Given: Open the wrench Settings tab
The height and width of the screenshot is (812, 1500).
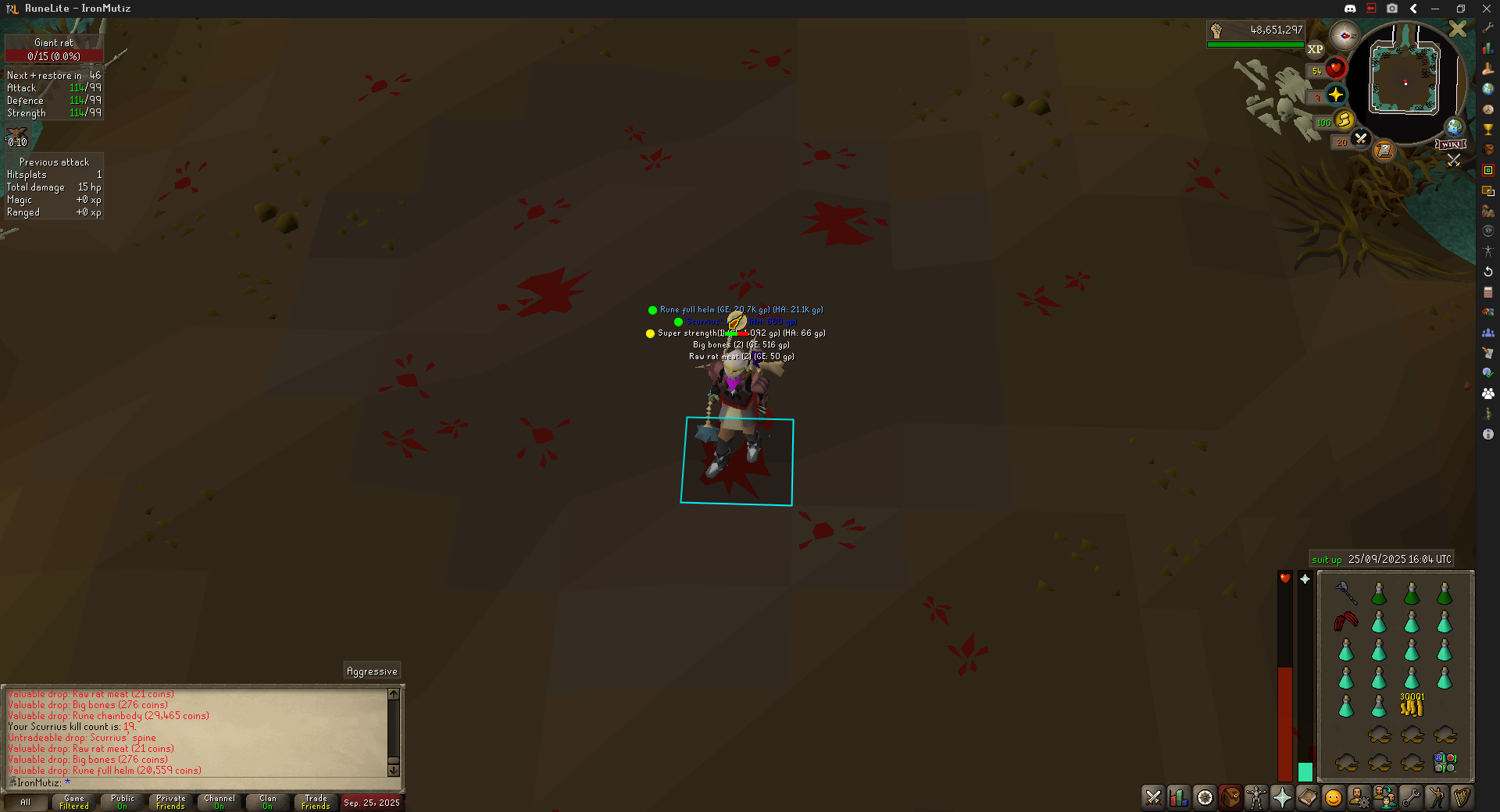Looking at the screenshot, I should pyautogui.click(x=1411, y=797).
